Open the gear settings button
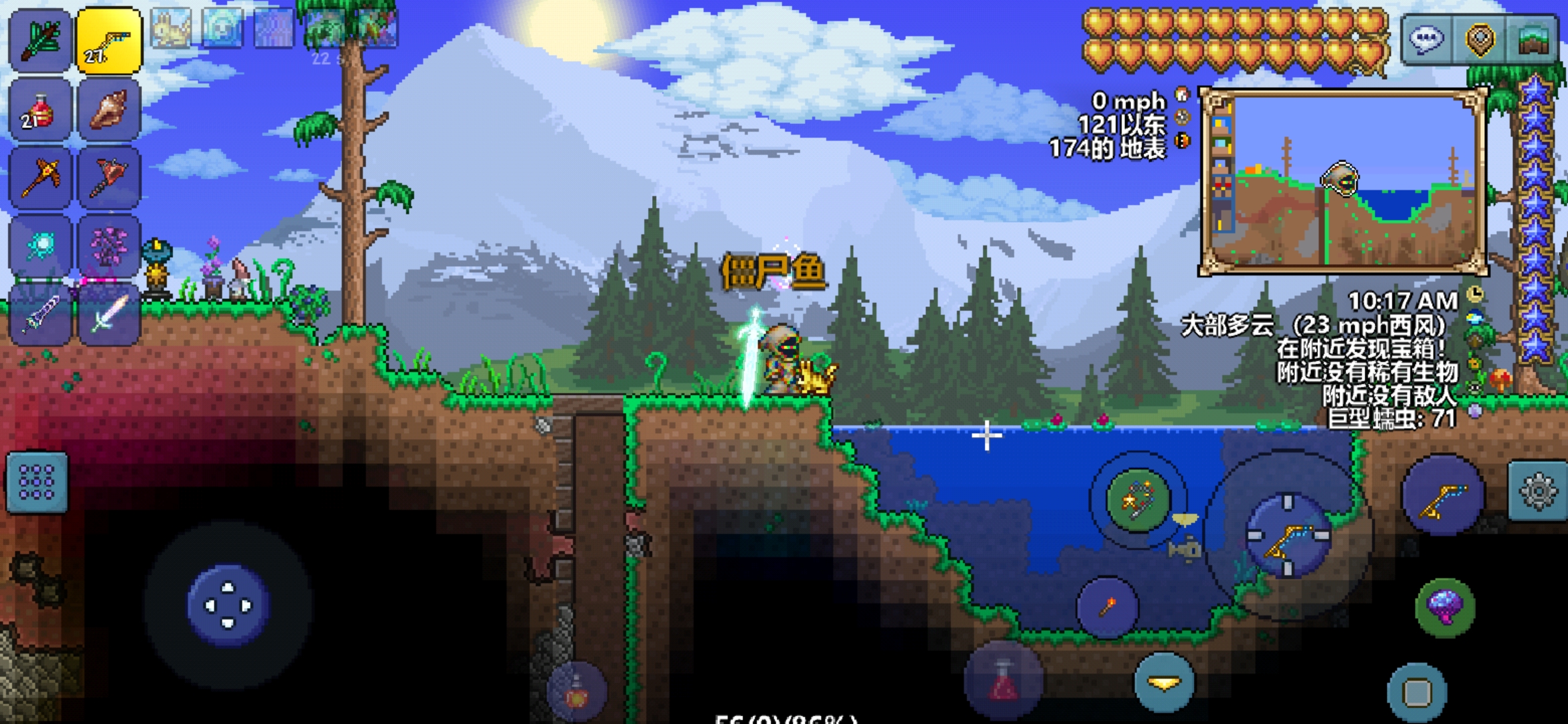This screenshot has height=724, width=1568. click(1538, 491)
